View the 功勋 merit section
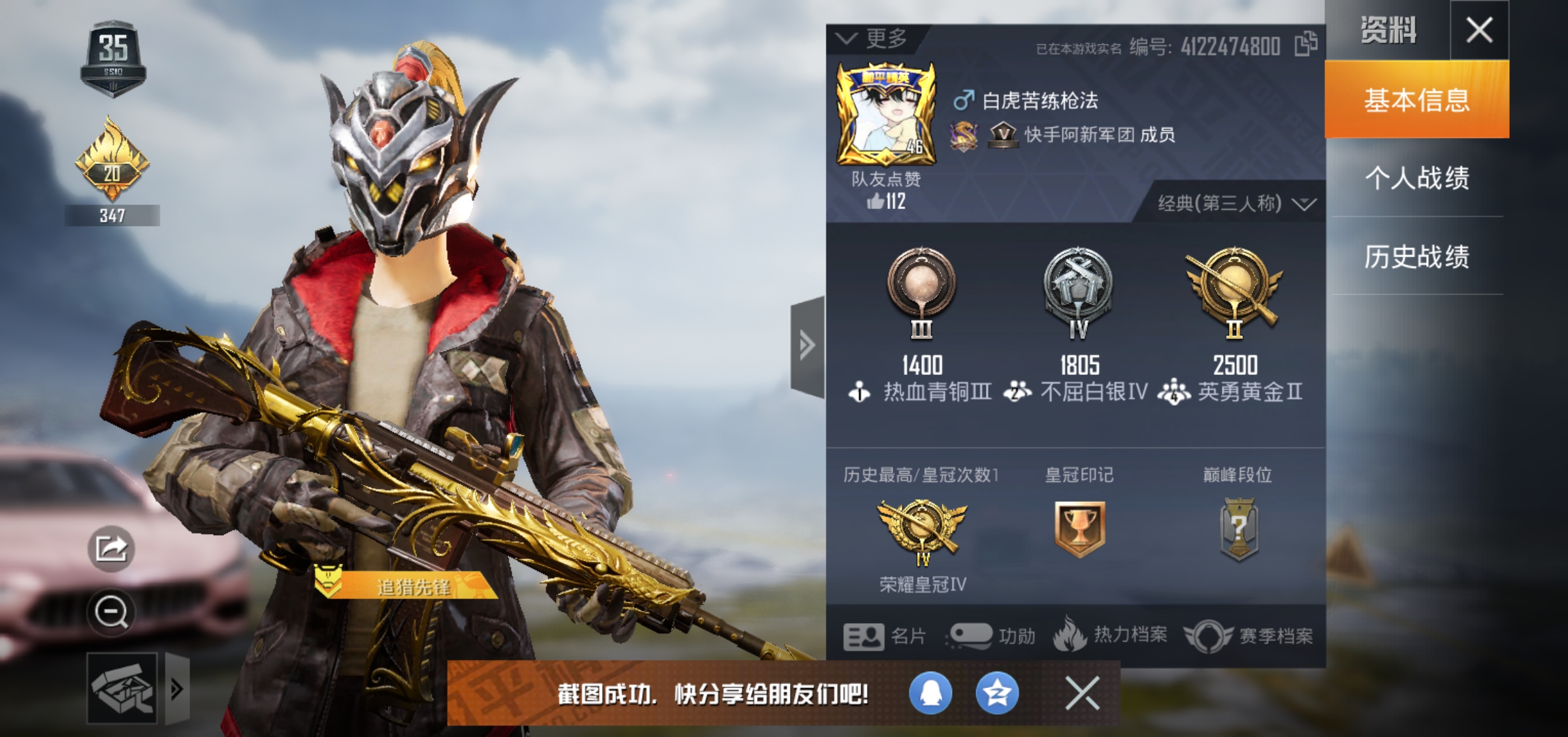This screenshot has height=737, width=1568. point(991,636)
